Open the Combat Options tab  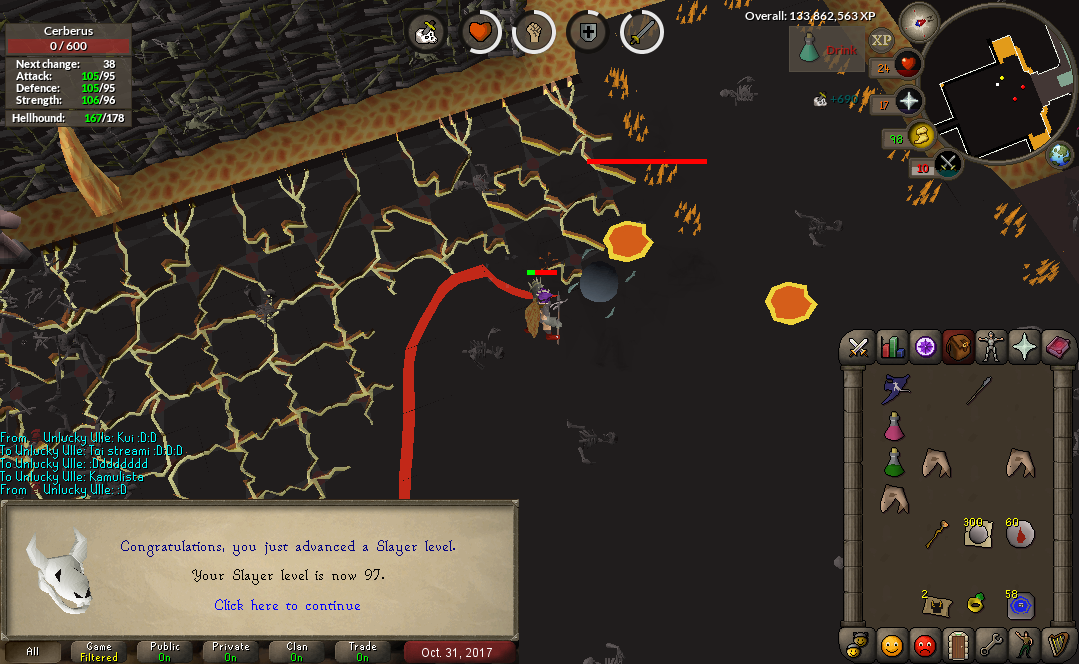click(x=857, y=348)
